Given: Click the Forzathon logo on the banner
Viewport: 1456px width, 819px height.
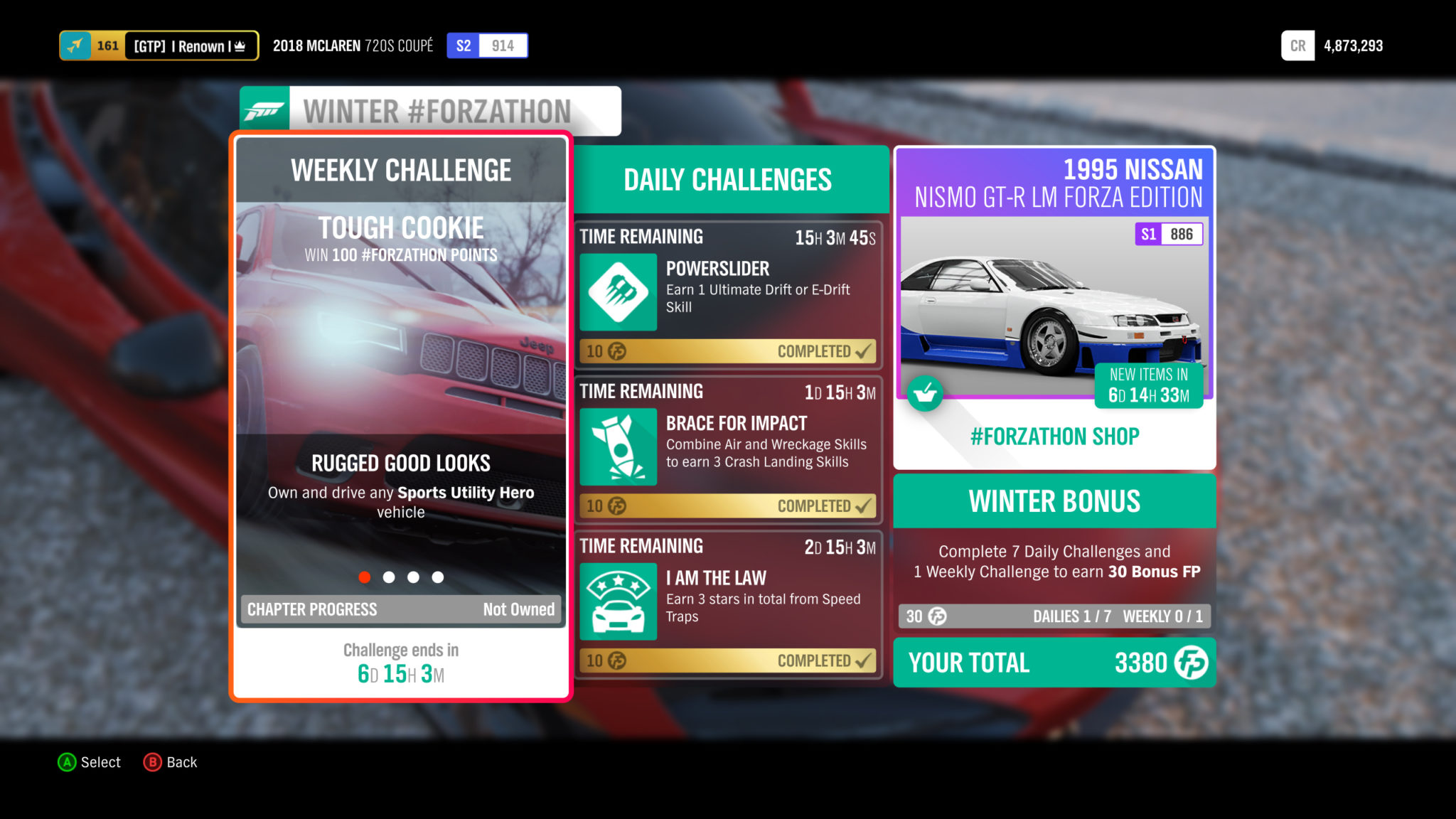Looking at the screenshot, I should (x=264, y=110).
